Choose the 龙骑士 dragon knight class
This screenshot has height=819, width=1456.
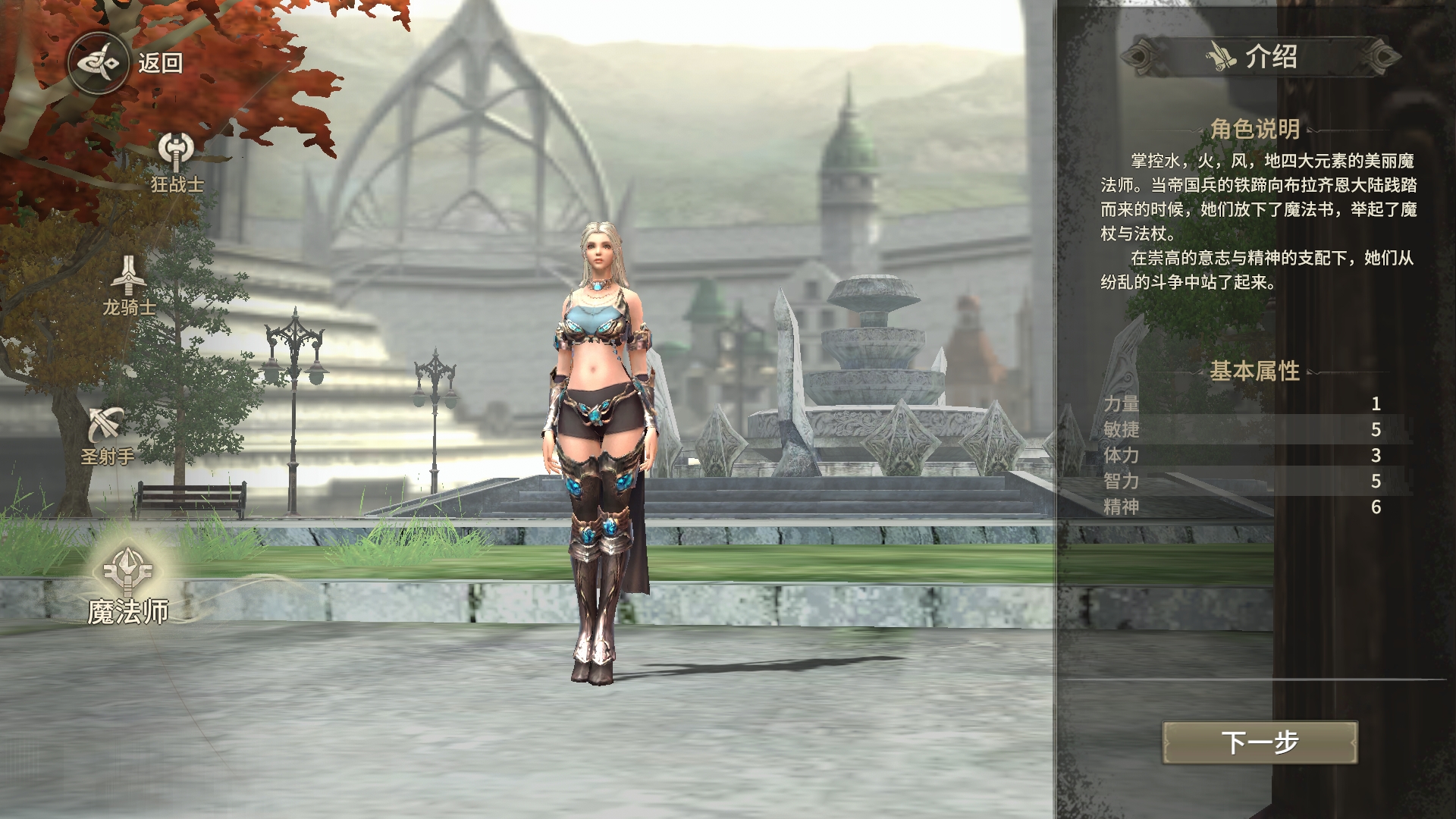point(130,284)
